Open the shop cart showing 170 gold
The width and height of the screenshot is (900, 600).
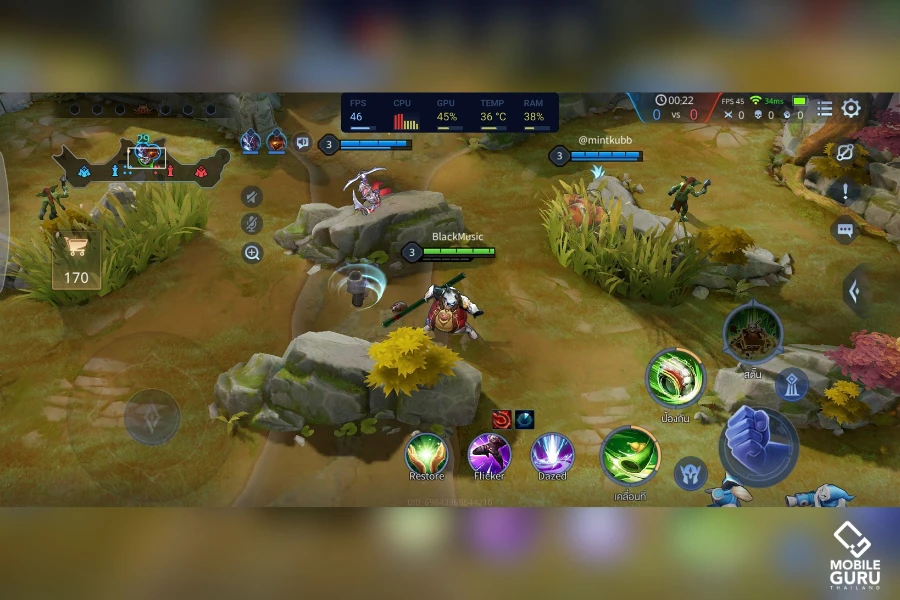[x=76, y=262]
